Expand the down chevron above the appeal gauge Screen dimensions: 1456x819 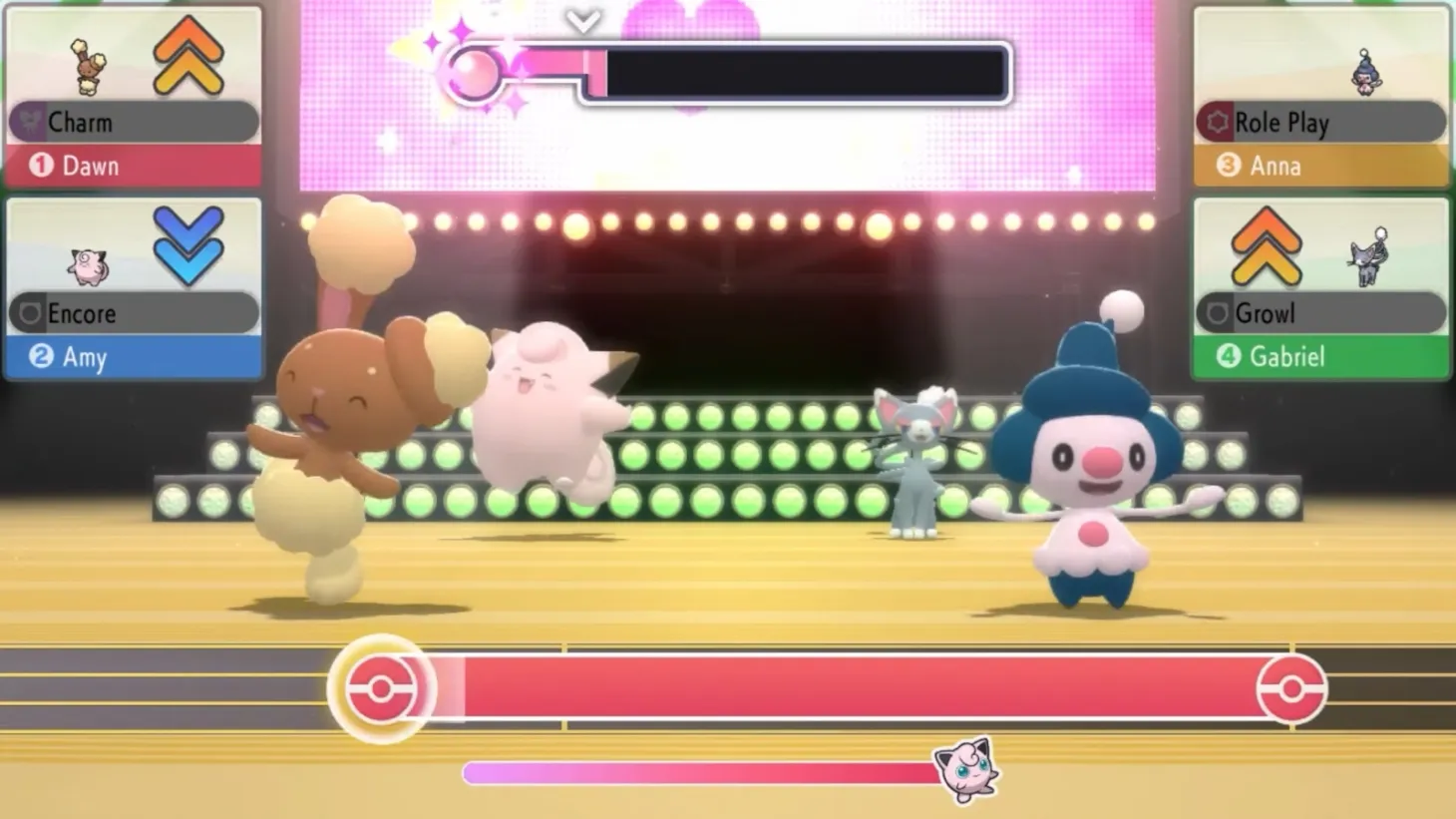(x=583, y=18)
